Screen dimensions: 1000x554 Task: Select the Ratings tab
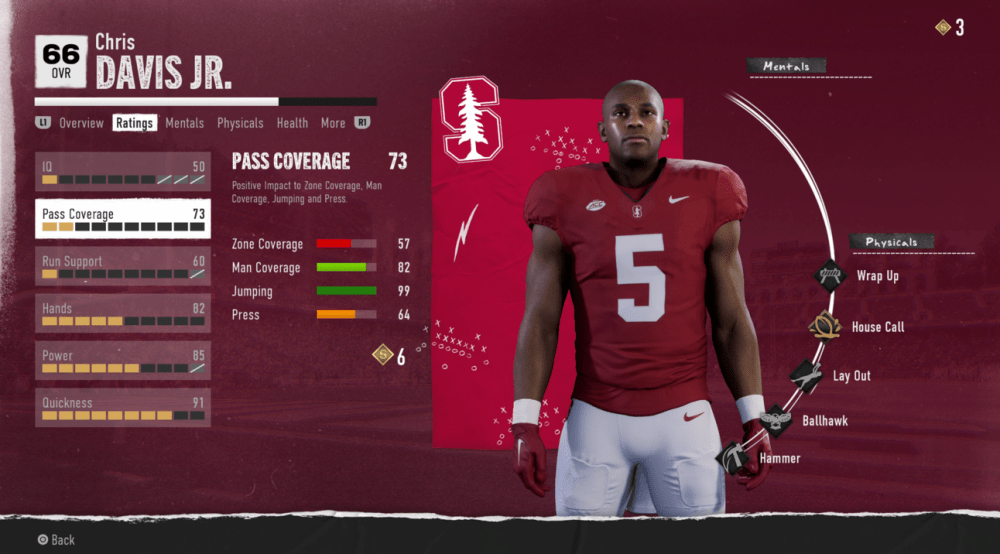point(134,123)
